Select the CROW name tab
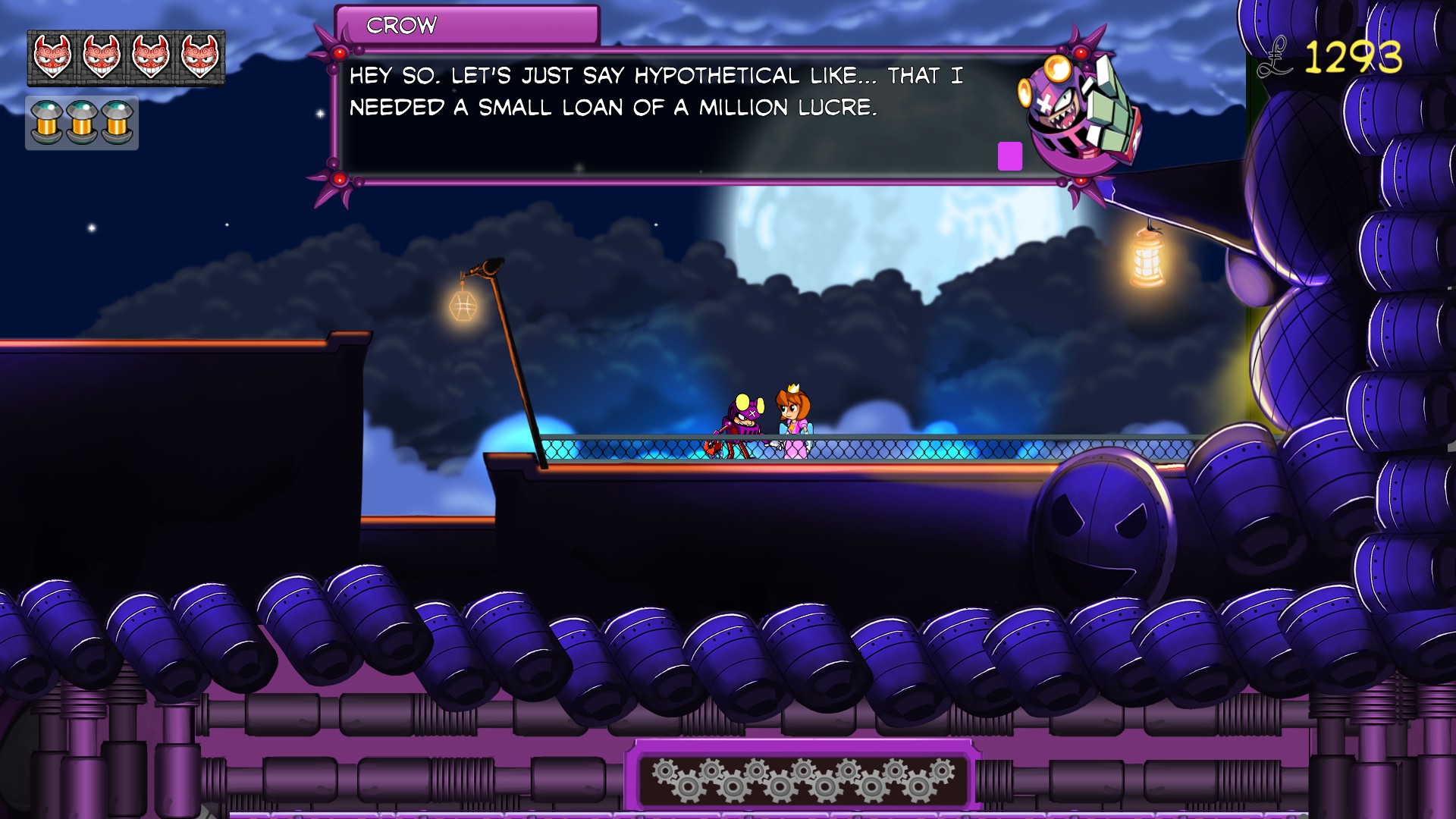The image size is (1456, 819). [402, 27]
